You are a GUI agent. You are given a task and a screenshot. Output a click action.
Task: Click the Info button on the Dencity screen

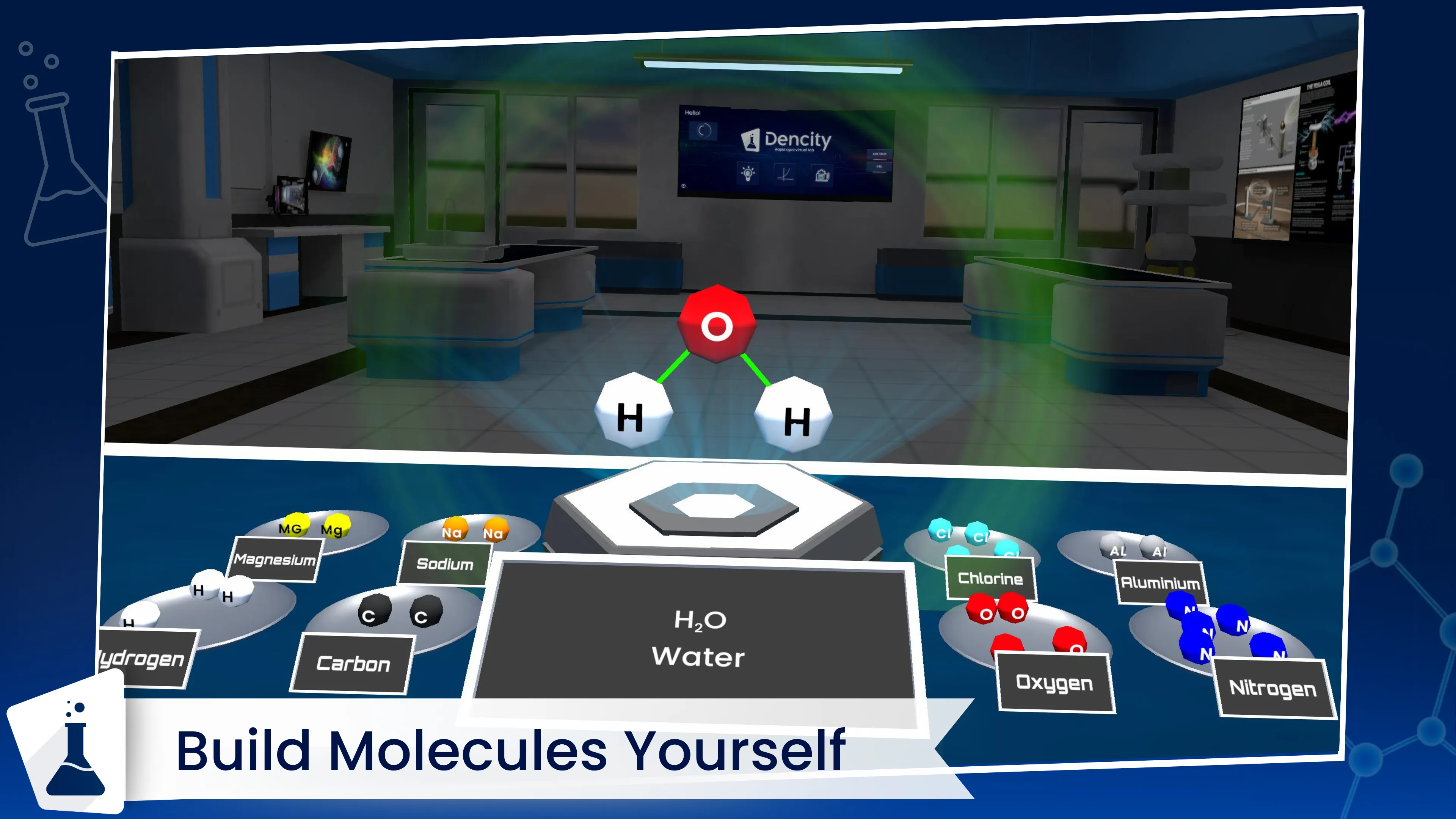pos(880,167)
